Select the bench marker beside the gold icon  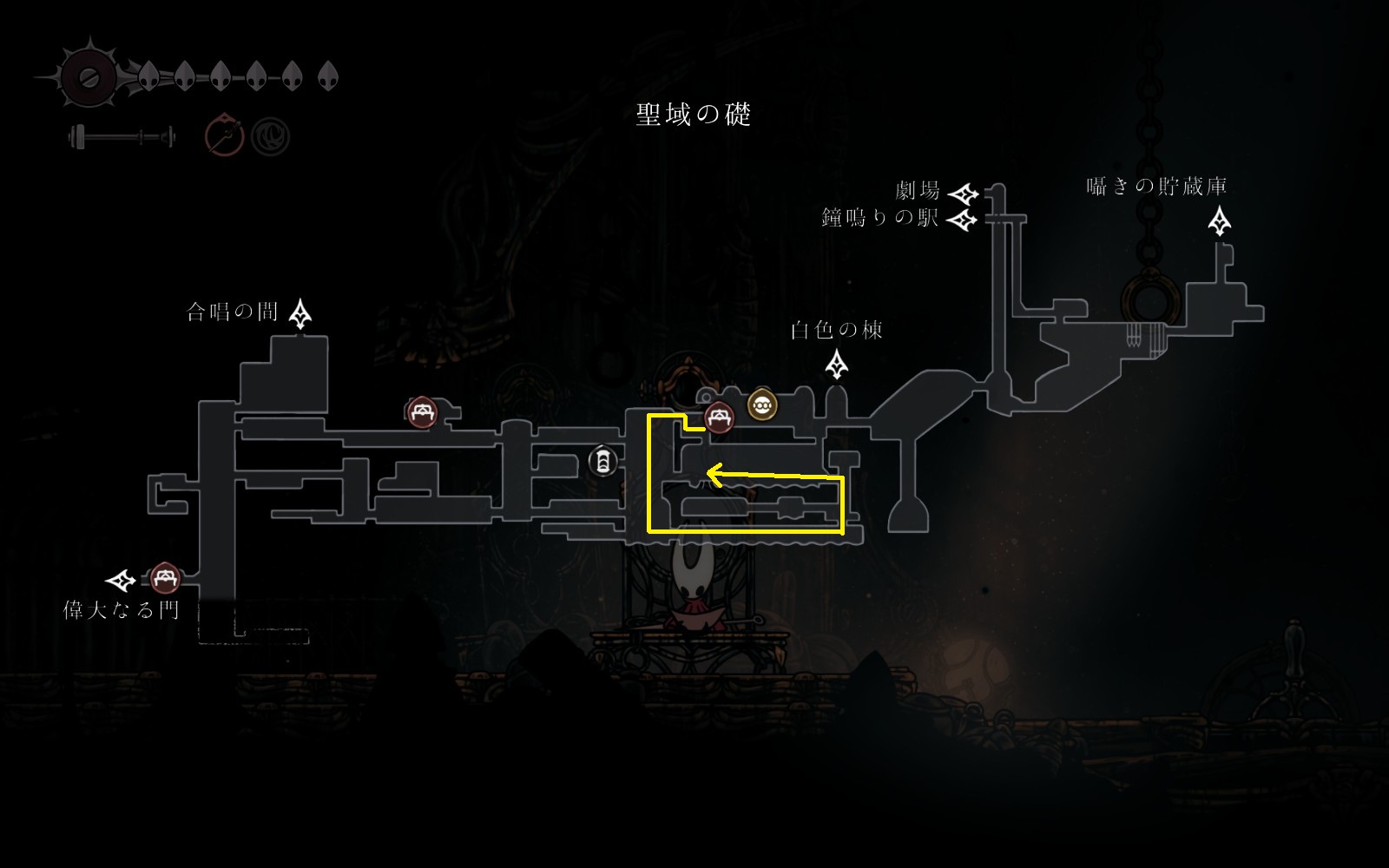click(719, 419)
